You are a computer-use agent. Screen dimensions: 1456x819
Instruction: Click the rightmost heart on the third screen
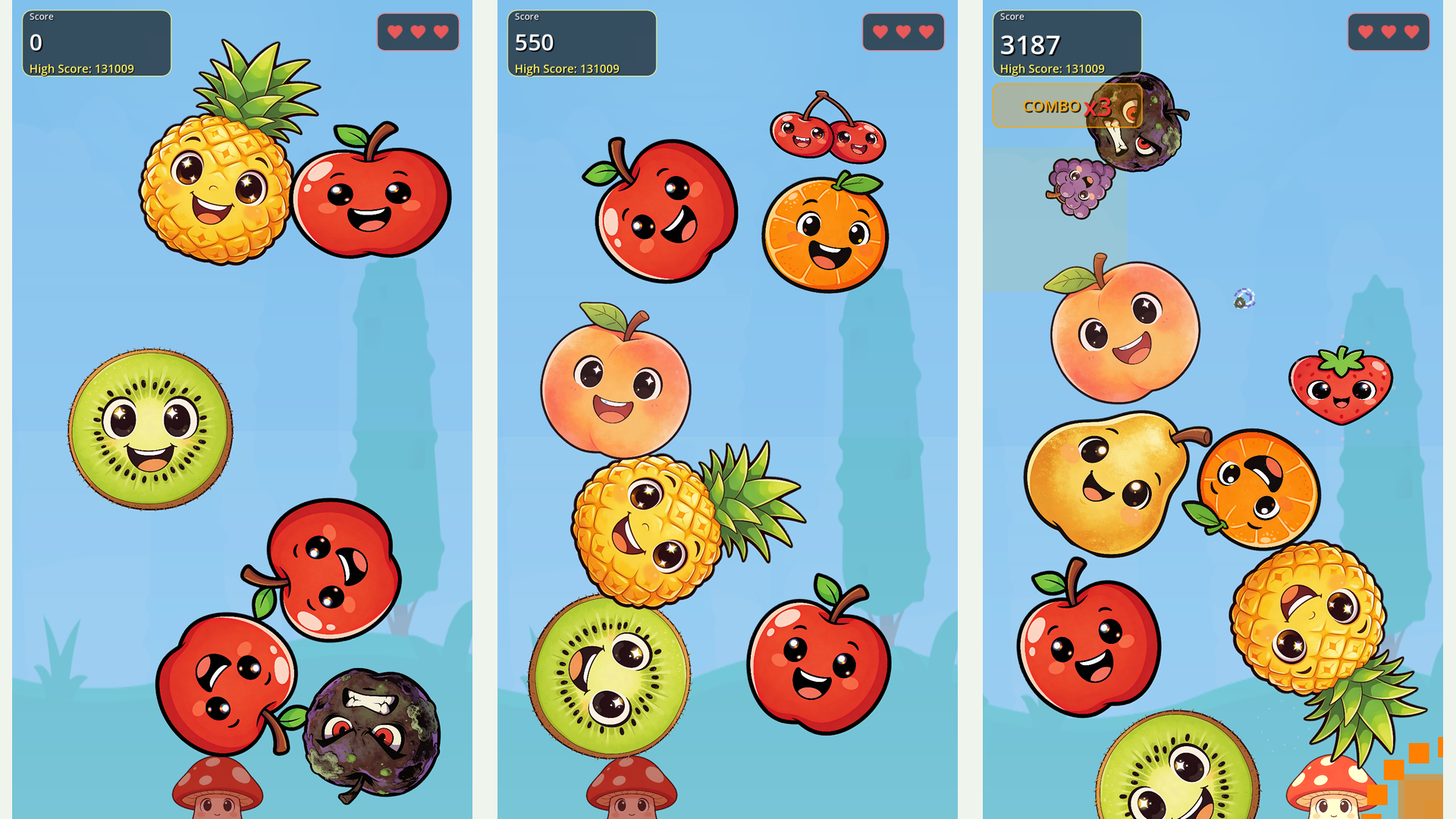point(1410,32)
